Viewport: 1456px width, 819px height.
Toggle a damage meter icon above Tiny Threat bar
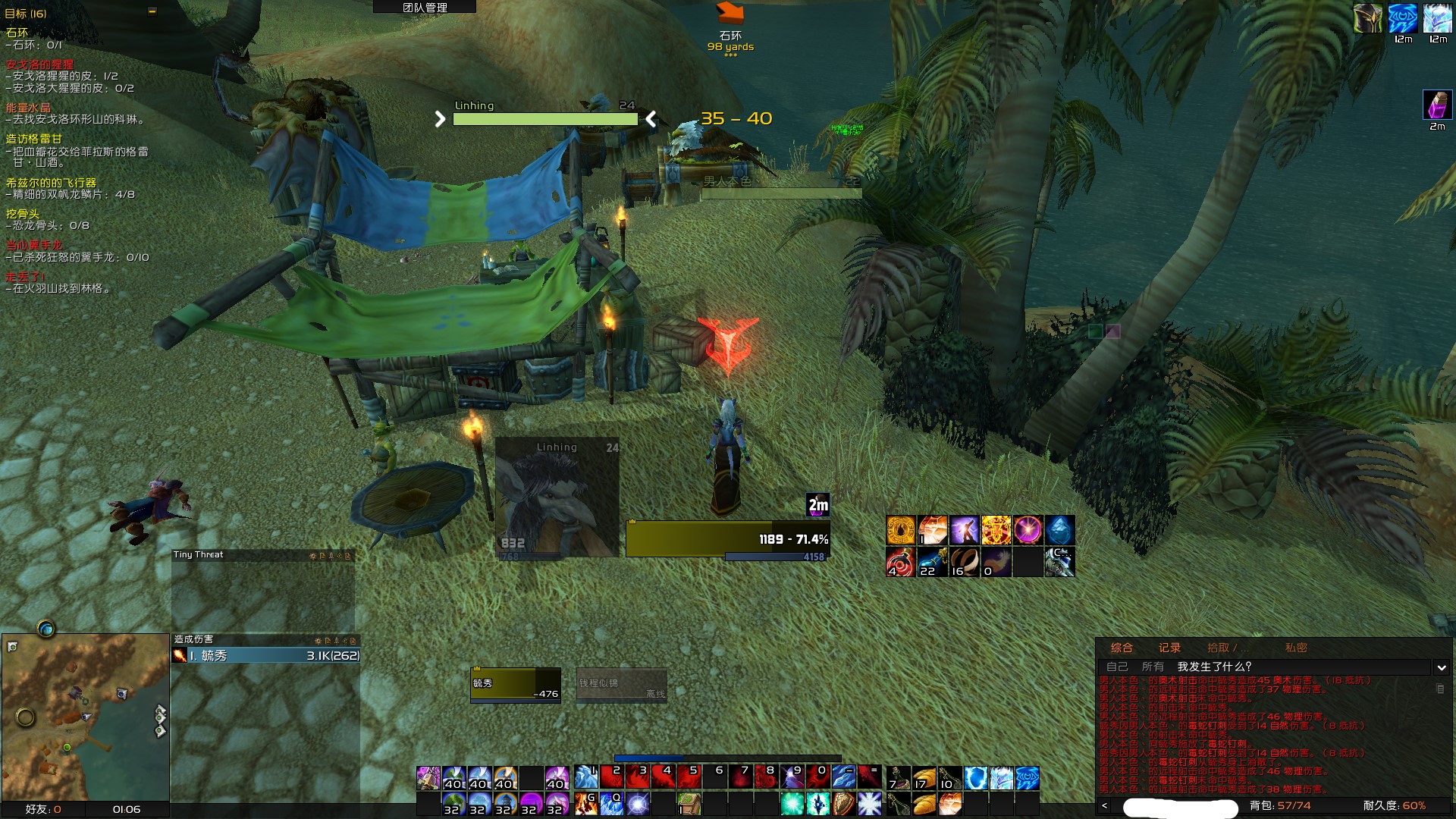[x=314, y=556]
